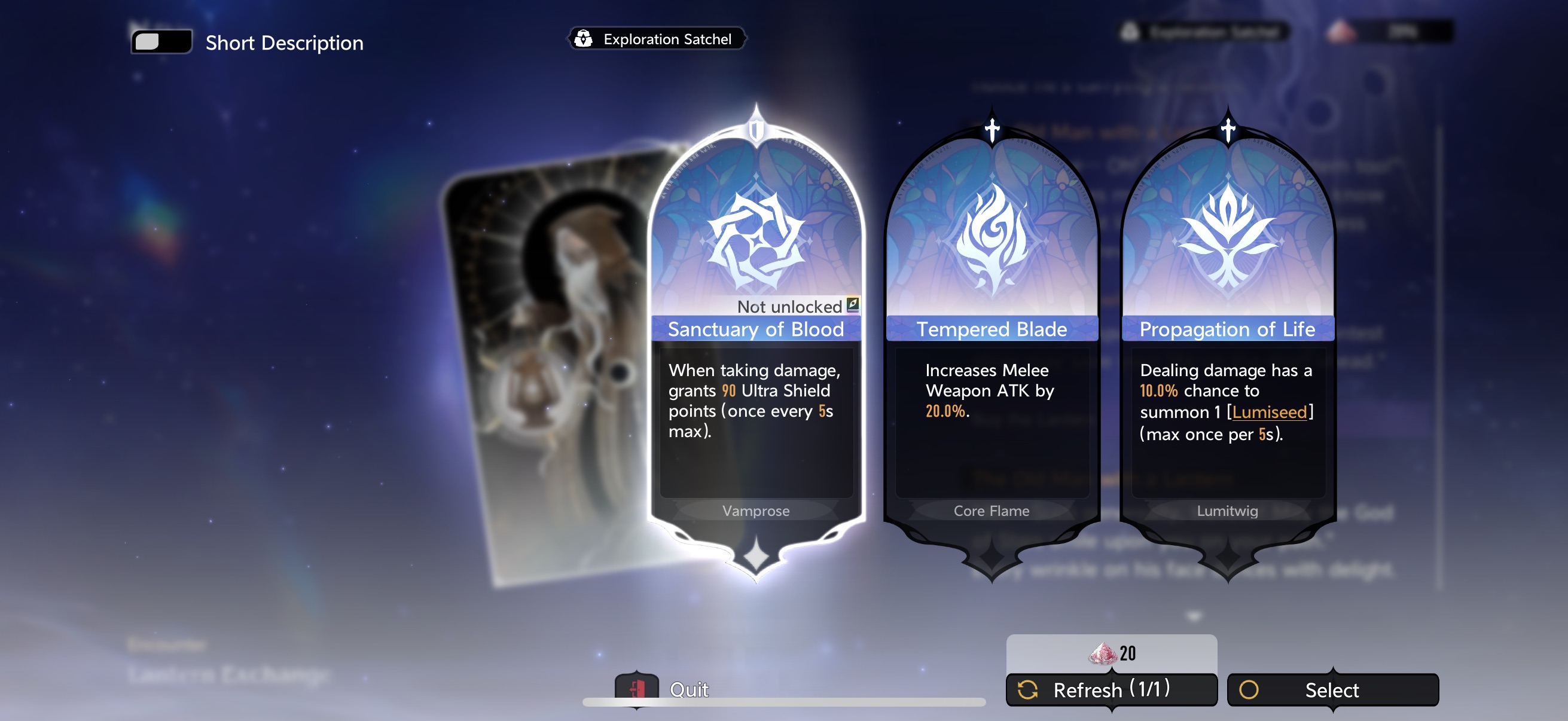Image resolution: width=1568 pixels, height=721 pixels.
Task: Toggle the Short Description switch
Action: point(161,42)
